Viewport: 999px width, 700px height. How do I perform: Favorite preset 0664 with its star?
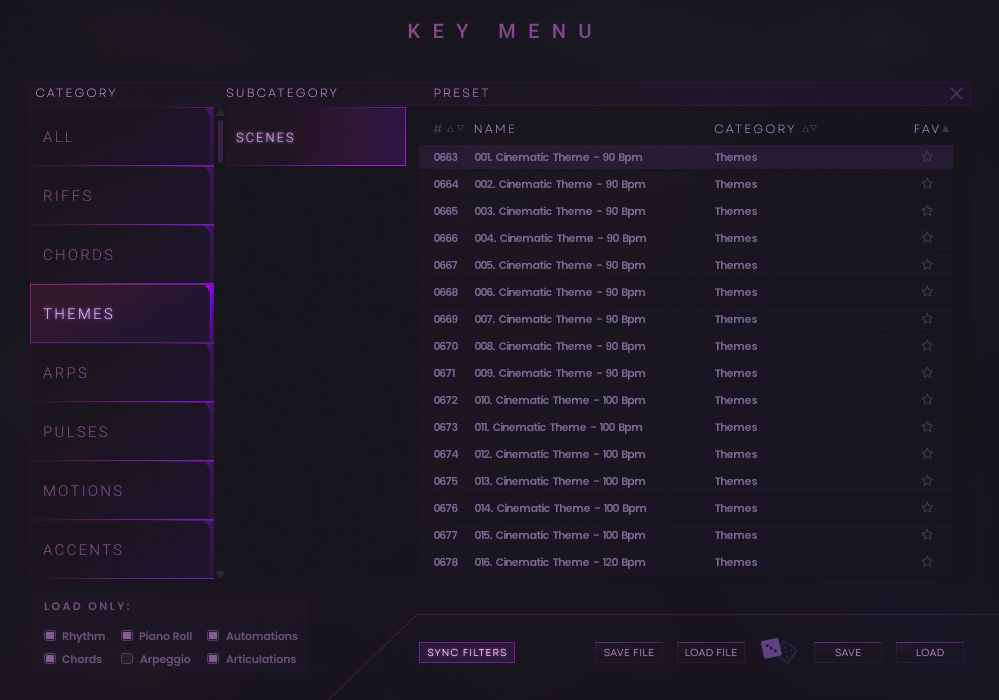coord(927,184)
